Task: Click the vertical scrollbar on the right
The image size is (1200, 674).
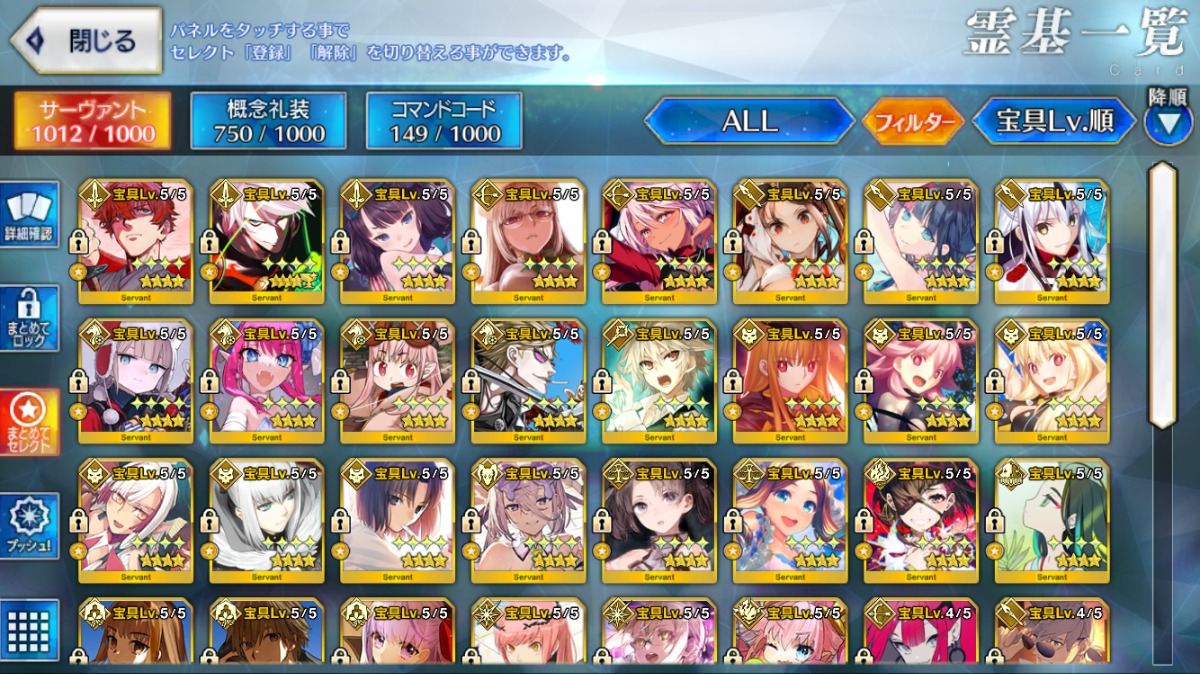Action: [x=1161, y=296]
